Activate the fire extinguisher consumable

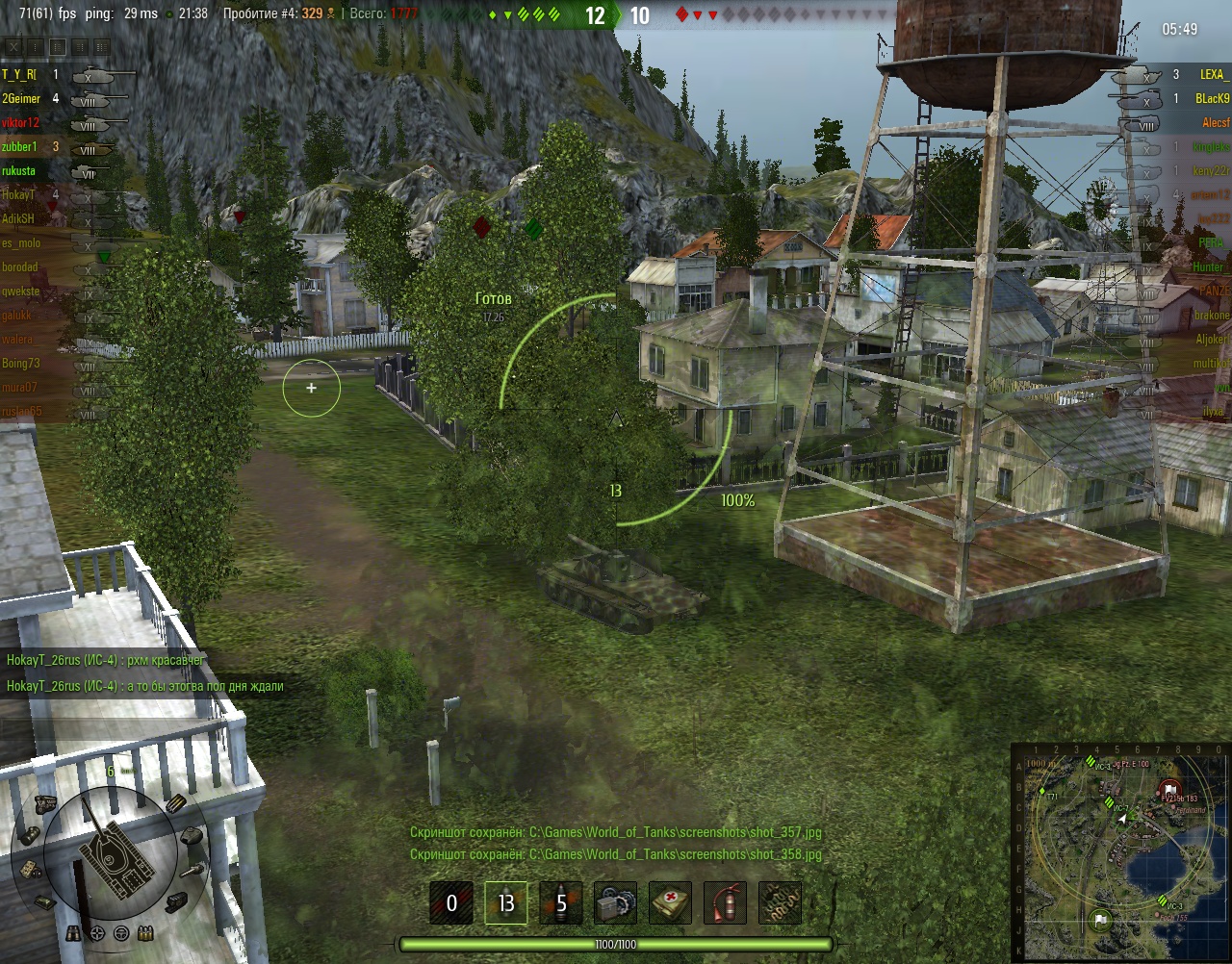tap(726, 903)
